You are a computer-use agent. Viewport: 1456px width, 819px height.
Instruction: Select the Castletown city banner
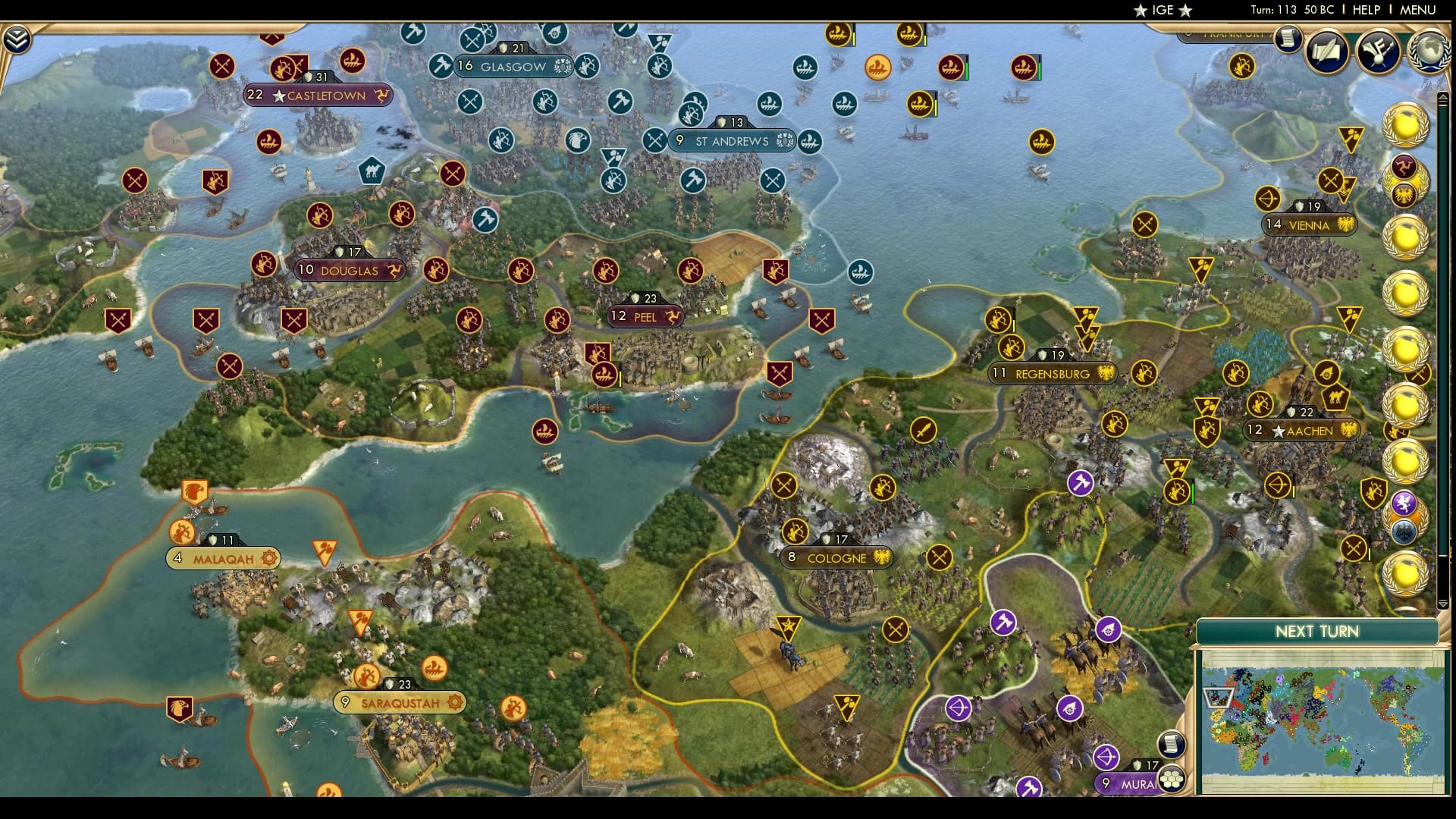(x=317, y=96)
